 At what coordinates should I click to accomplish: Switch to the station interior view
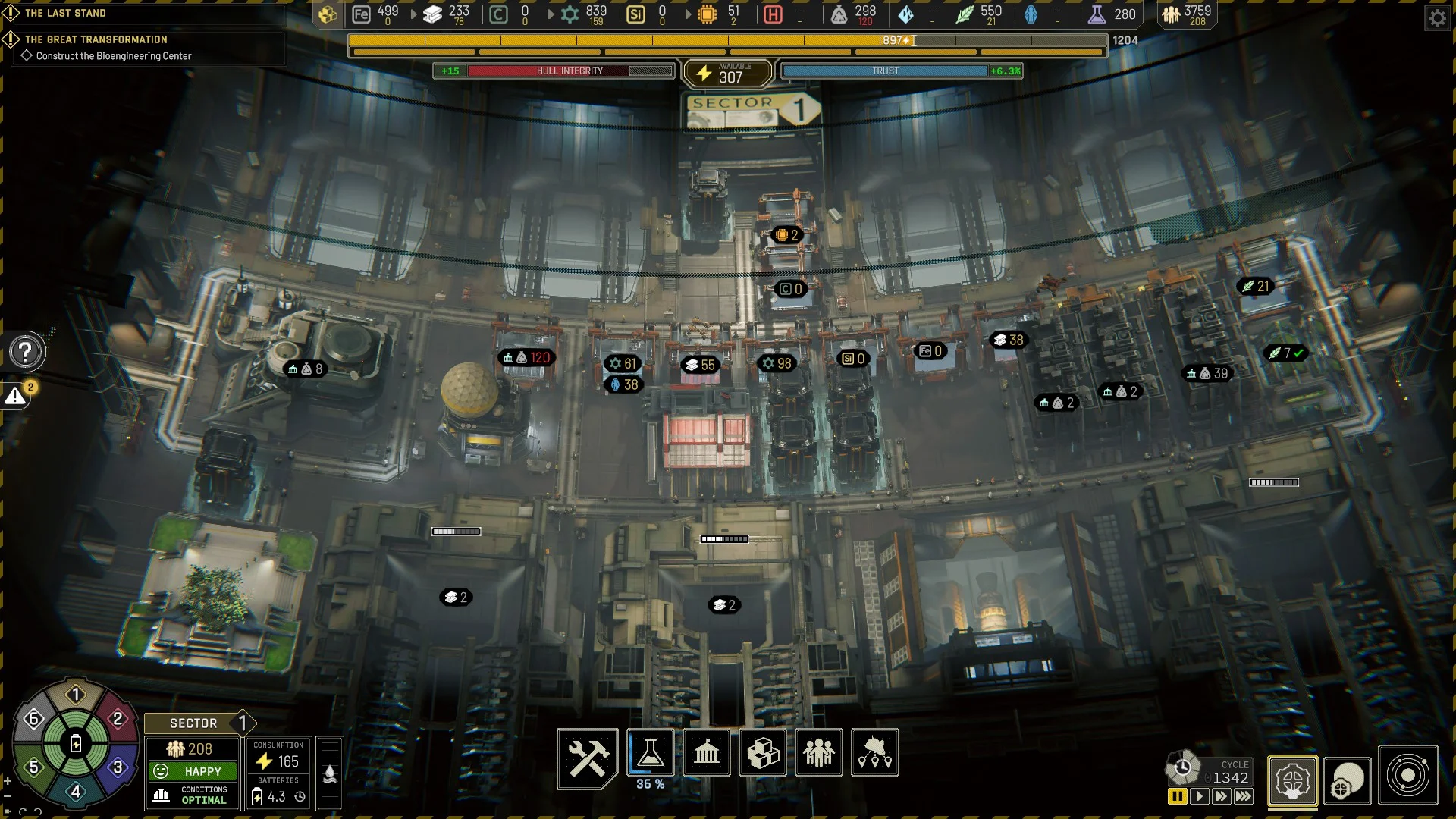tap(1292, 781)
